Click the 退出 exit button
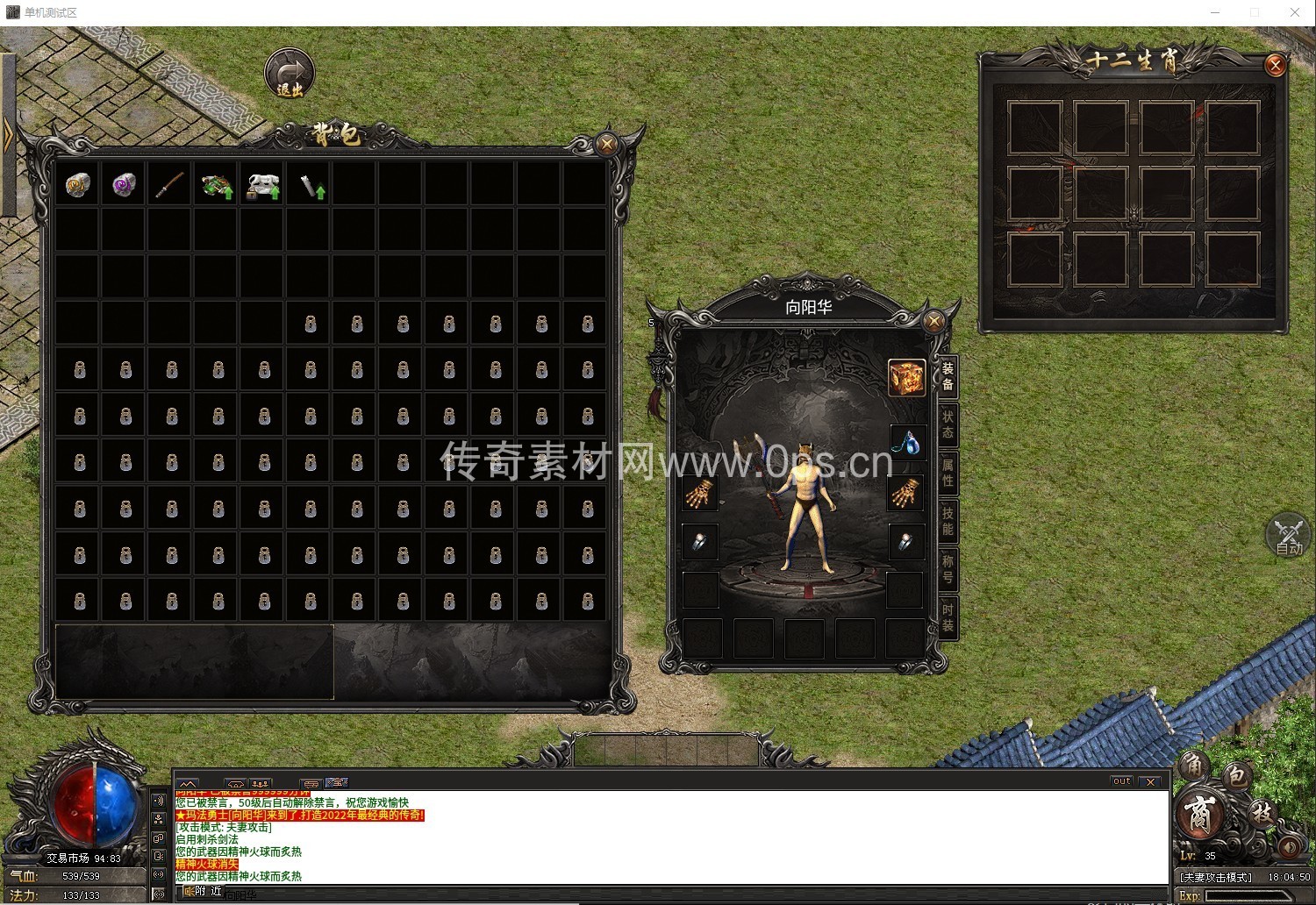 290,73
